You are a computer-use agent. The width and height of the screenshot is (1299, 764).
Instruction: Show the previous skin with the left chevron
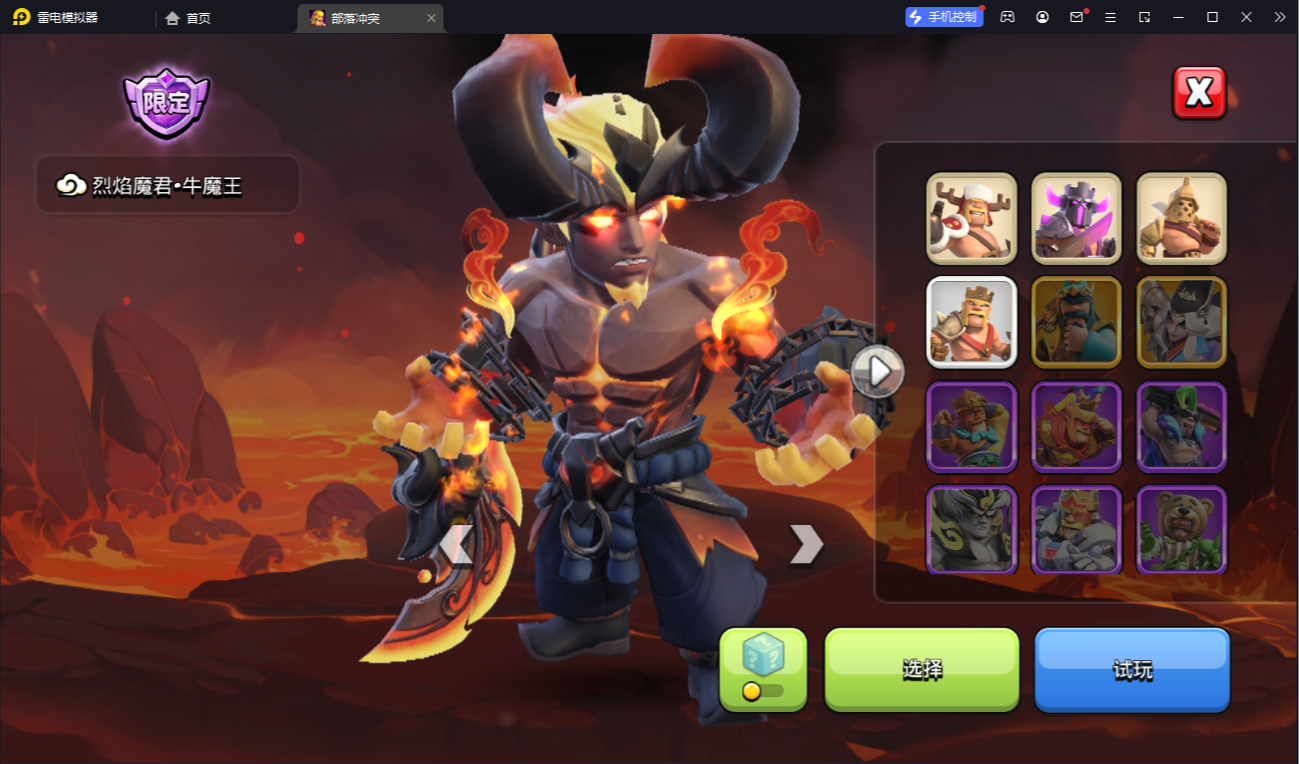[x=456, y=545]
